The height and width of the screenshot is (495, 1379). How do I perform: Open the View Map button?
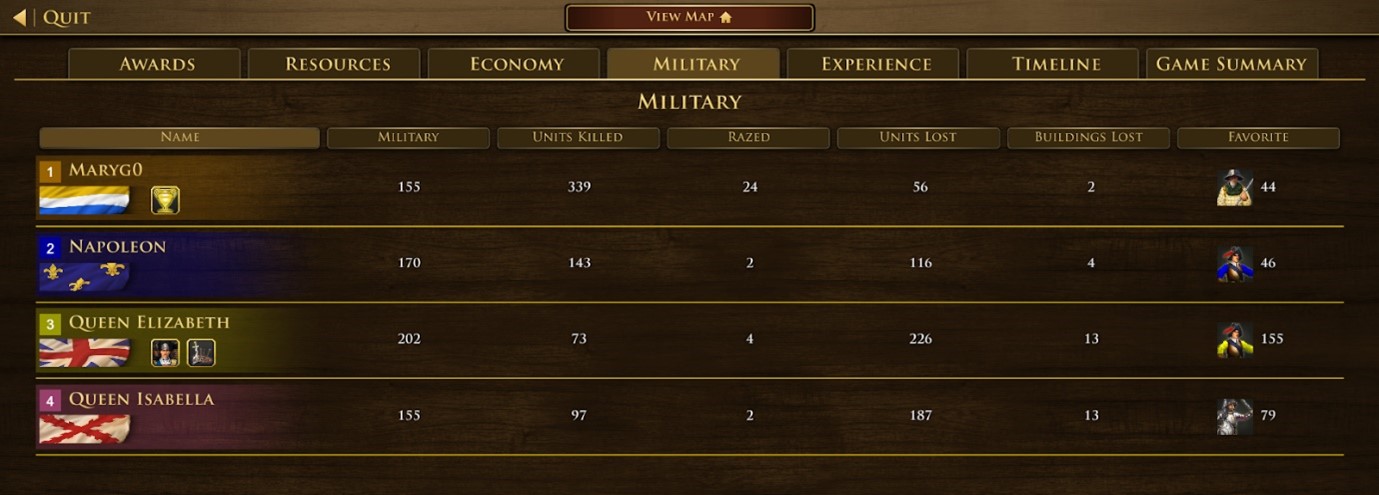689,17
